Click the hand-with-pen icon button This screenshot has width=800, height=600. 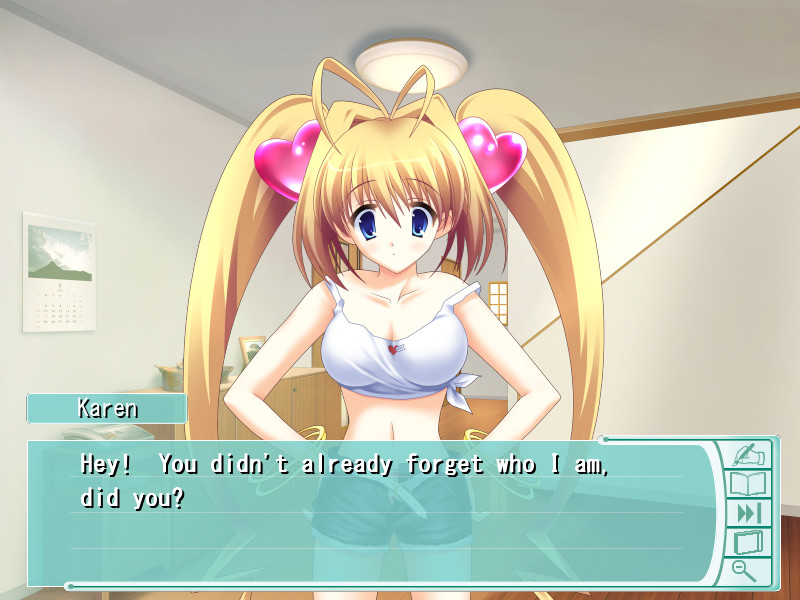click(748, 455)
